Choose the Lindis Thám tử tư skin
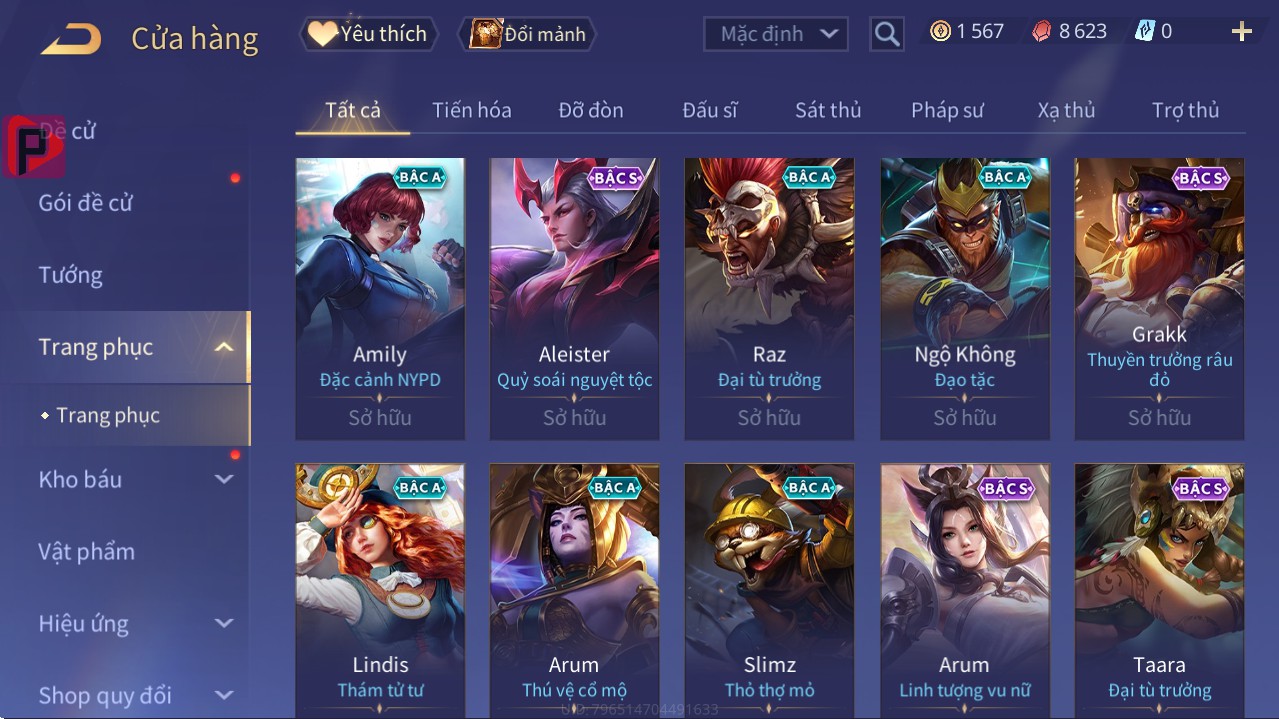1279x719 pixels. click(380, 590)
